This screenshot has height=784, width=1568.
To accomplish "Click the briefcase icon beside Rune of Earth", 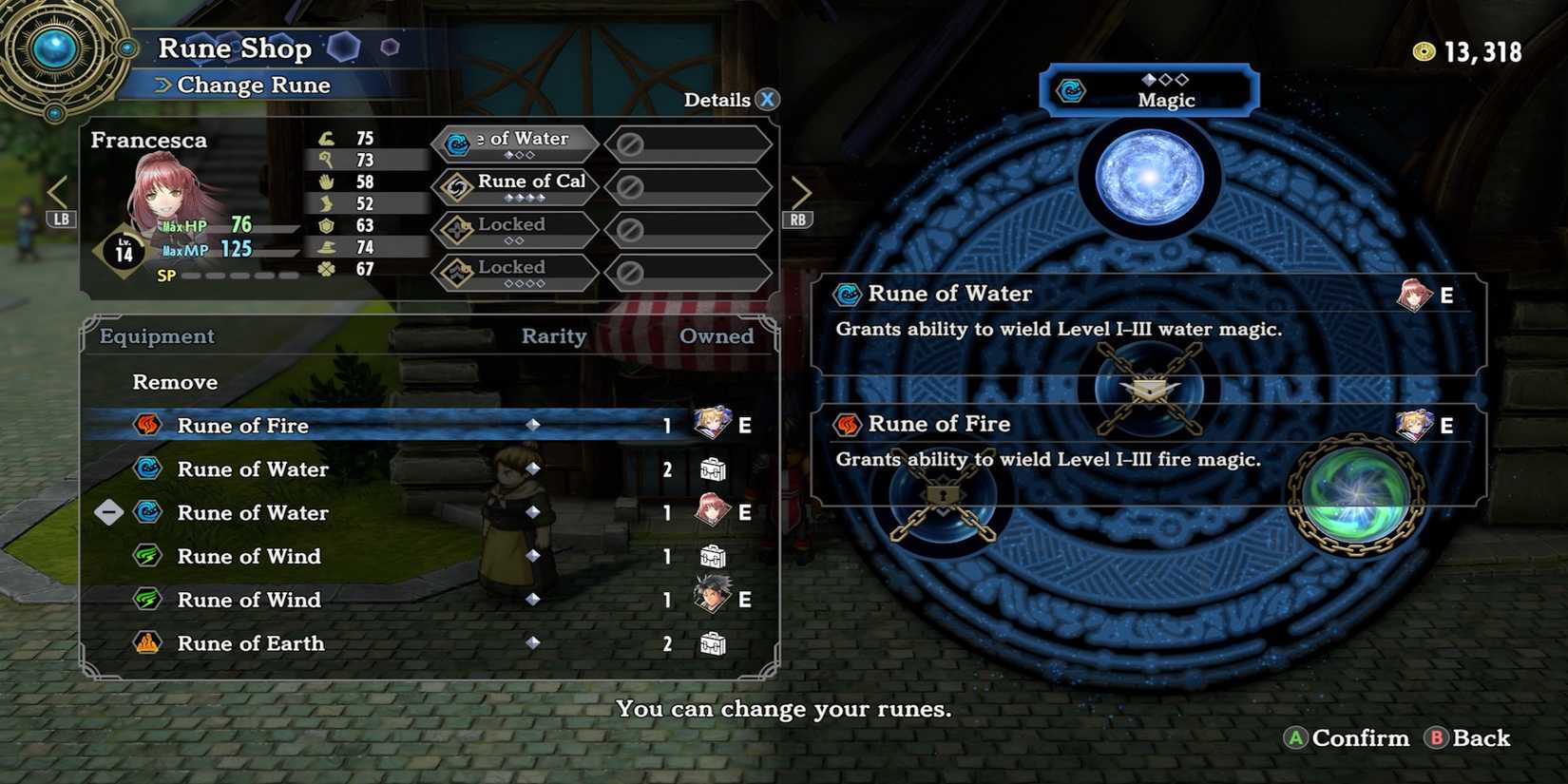I will pos(712,643).
